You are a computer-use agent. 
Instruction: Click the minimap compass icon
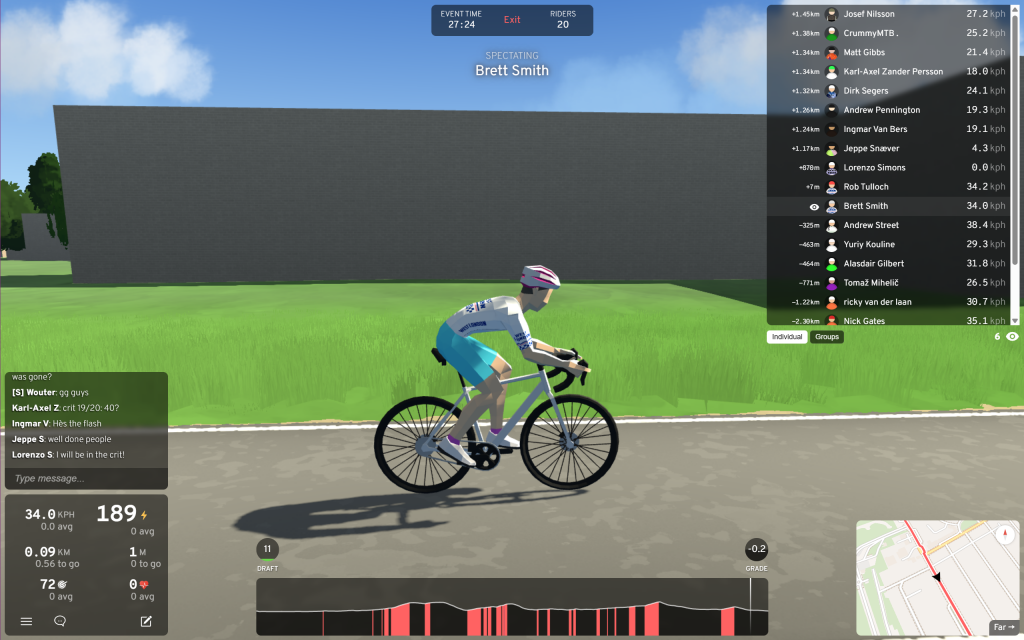click(x=1005, y=535)
